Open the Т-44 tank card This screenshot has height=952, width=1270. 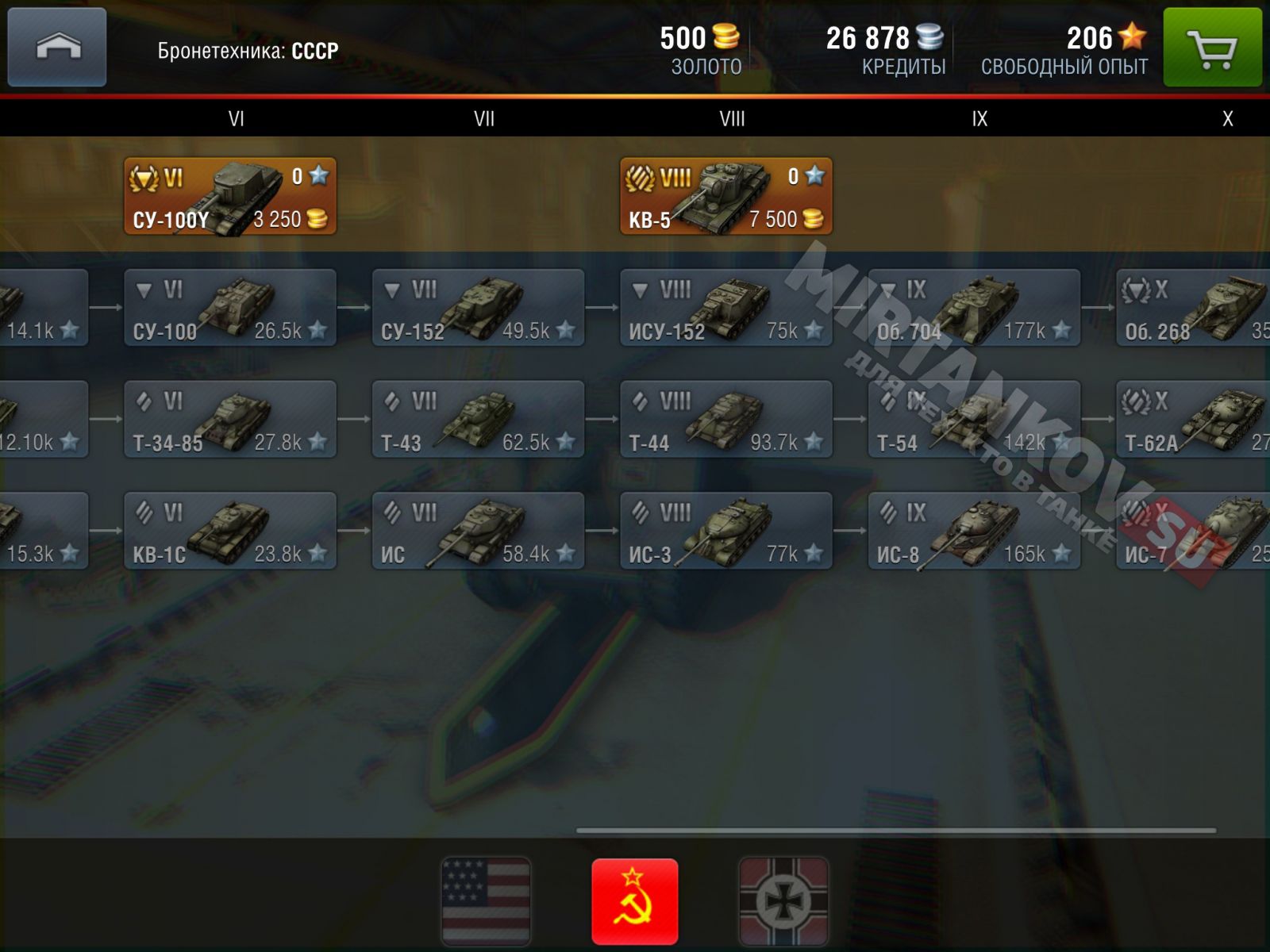725,420
